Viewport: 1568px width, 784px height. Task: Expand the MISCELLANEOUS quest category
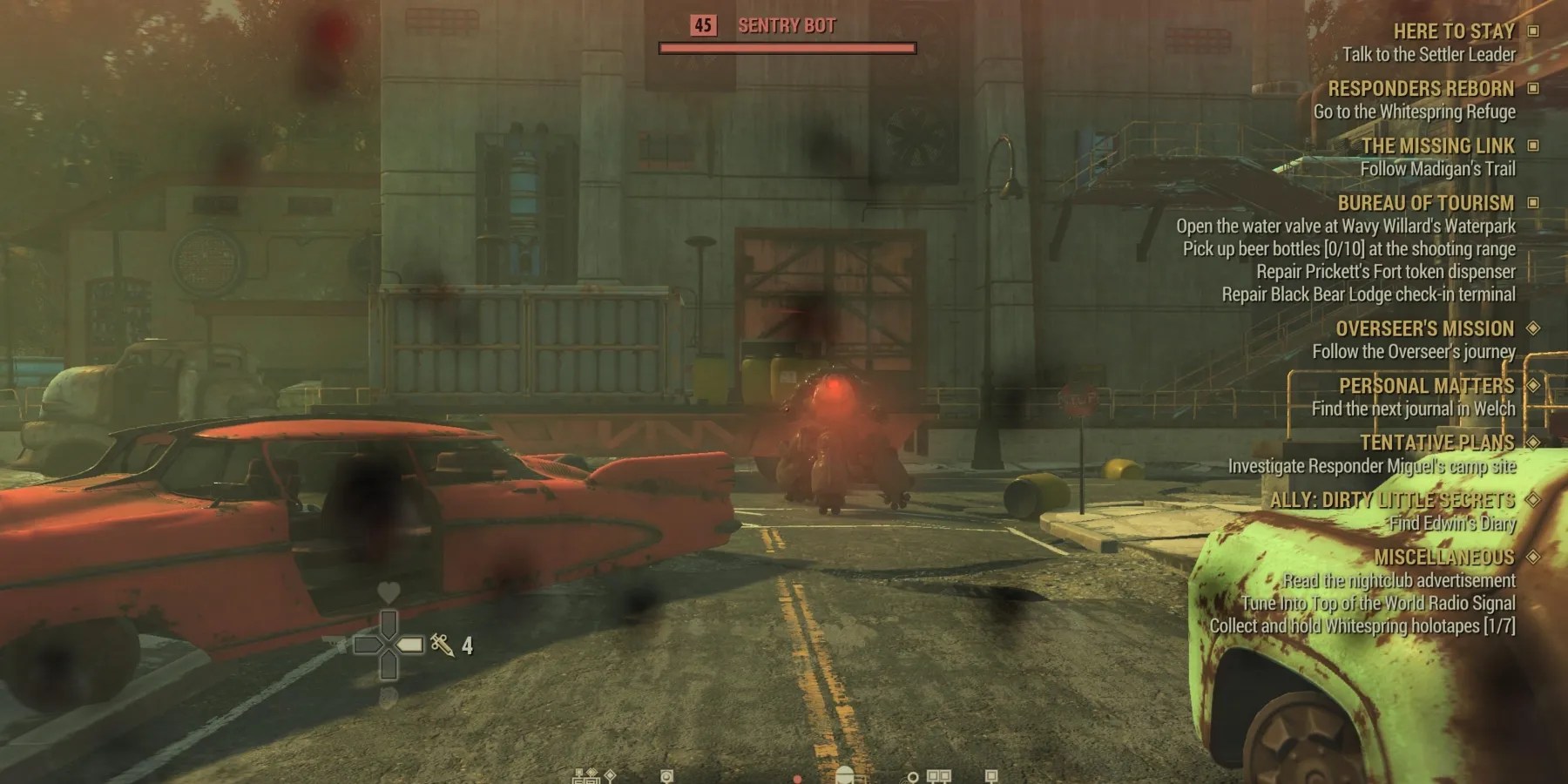(1535, 558)
